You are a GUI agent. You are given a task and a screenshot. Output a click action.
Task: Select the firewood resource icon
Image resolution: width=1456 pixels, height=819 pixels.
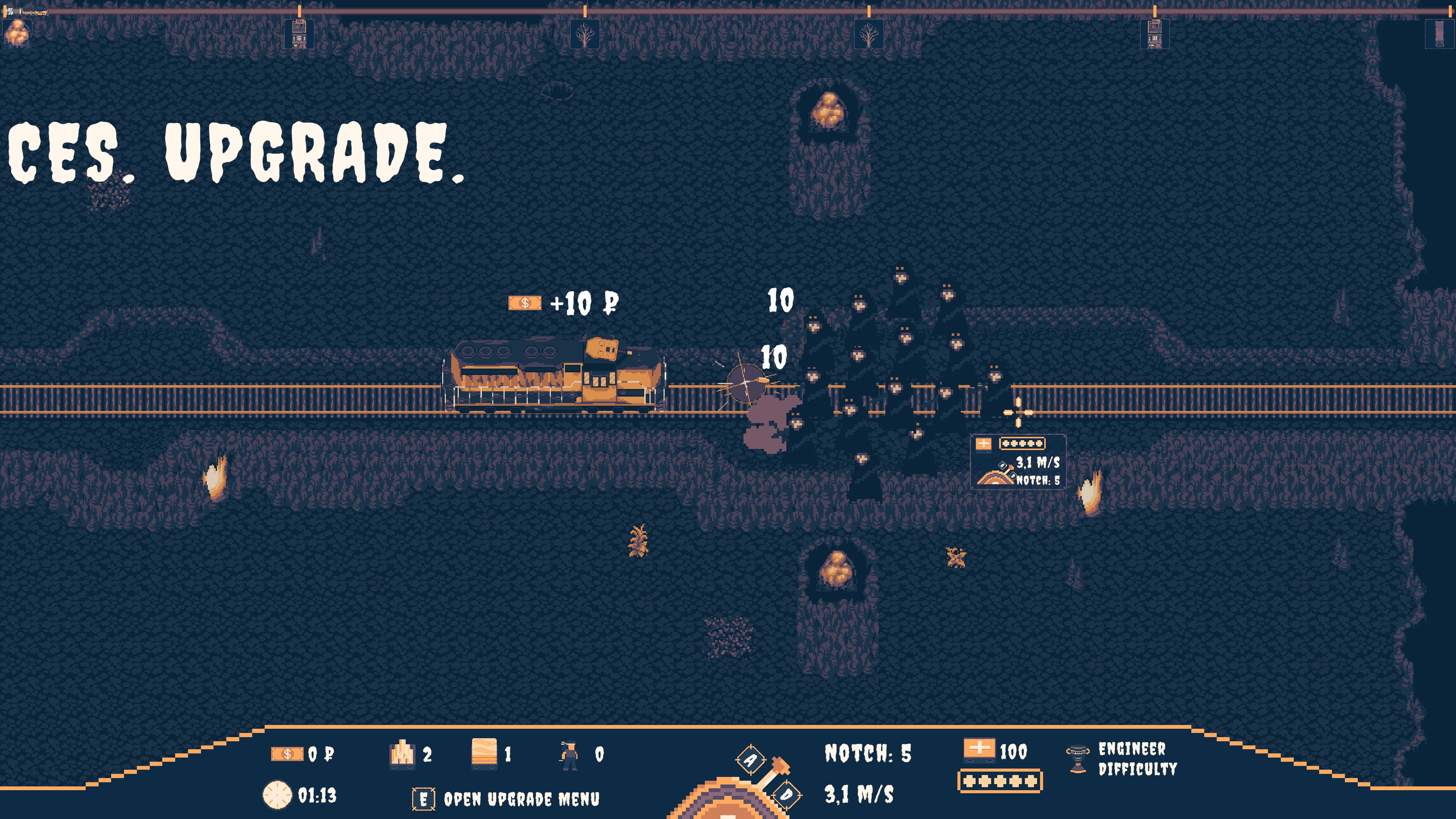tap(402, 754)
